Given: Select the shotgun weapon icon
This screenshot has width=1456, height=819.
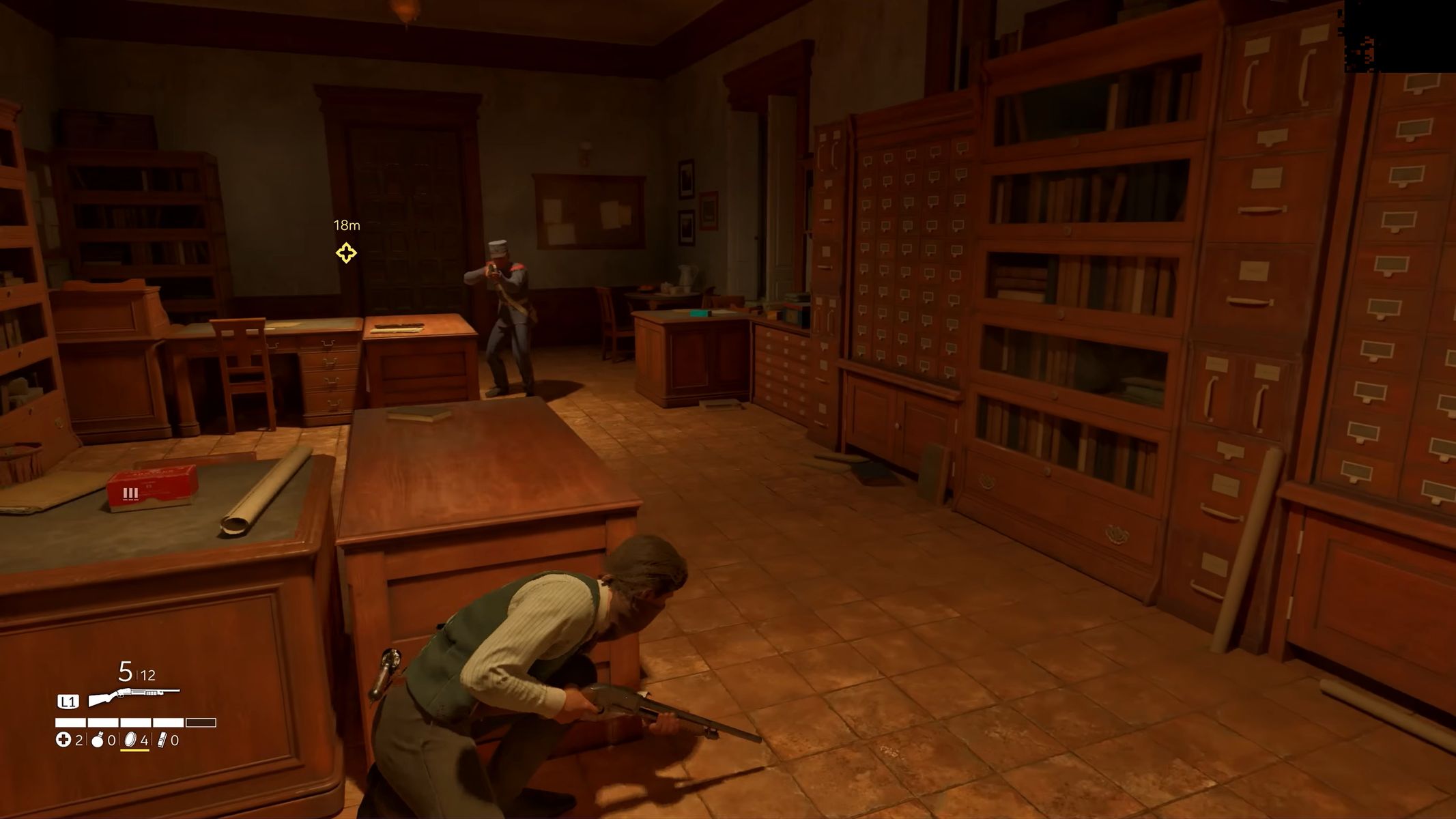Looking at the screenshot, I should point(134,698).
